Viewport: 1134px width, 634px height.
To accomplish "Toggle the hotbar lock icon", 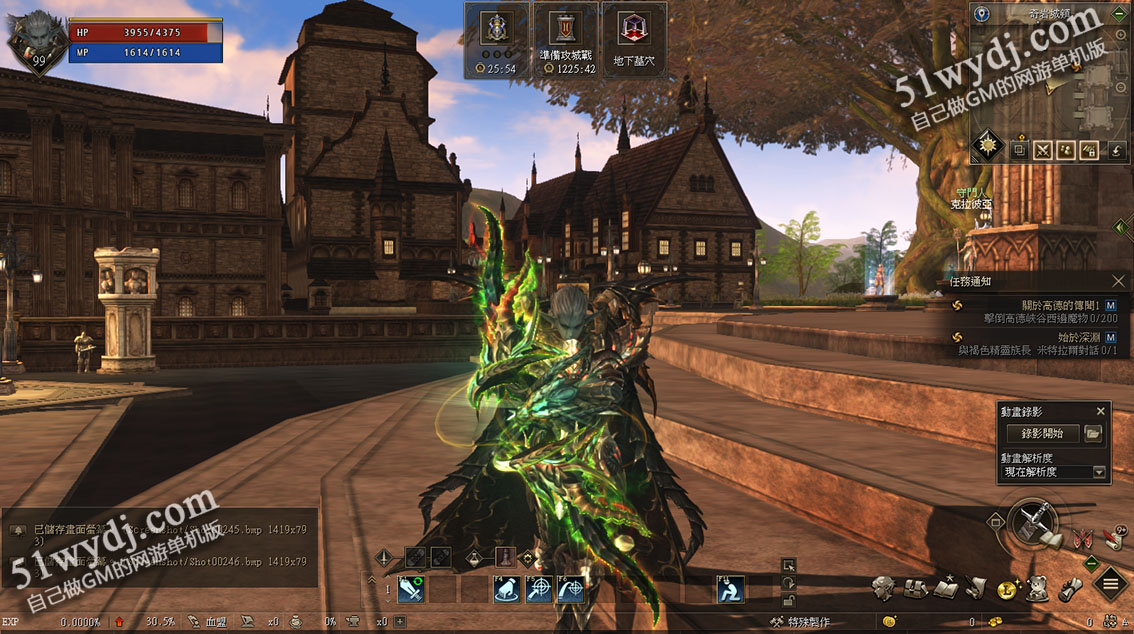I will tap(789, 599).
